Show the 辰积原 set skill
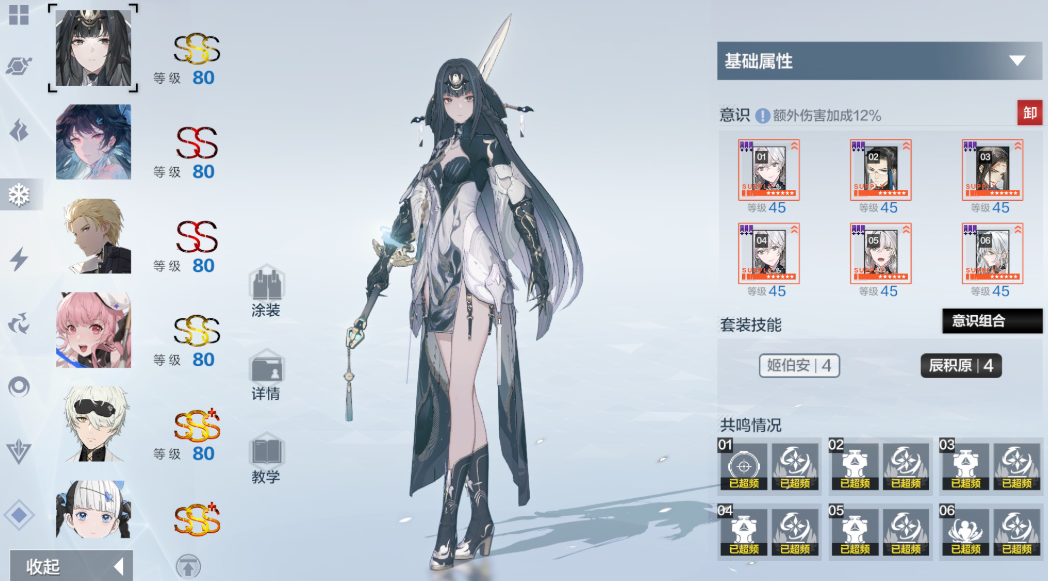 pos(960,366)
